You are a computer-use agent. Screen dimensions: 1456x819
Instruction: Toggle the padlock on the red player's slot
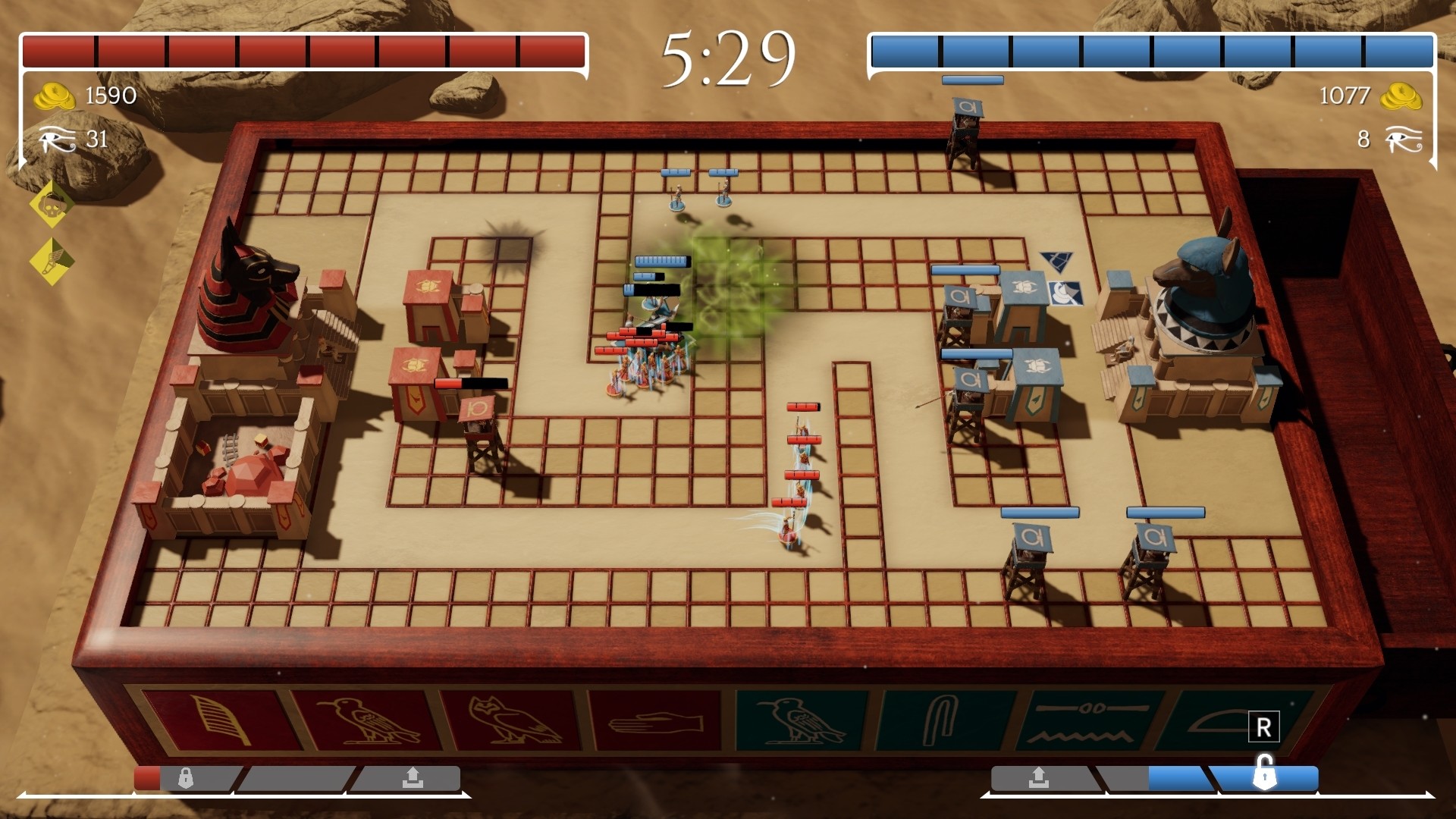(184, 777)
